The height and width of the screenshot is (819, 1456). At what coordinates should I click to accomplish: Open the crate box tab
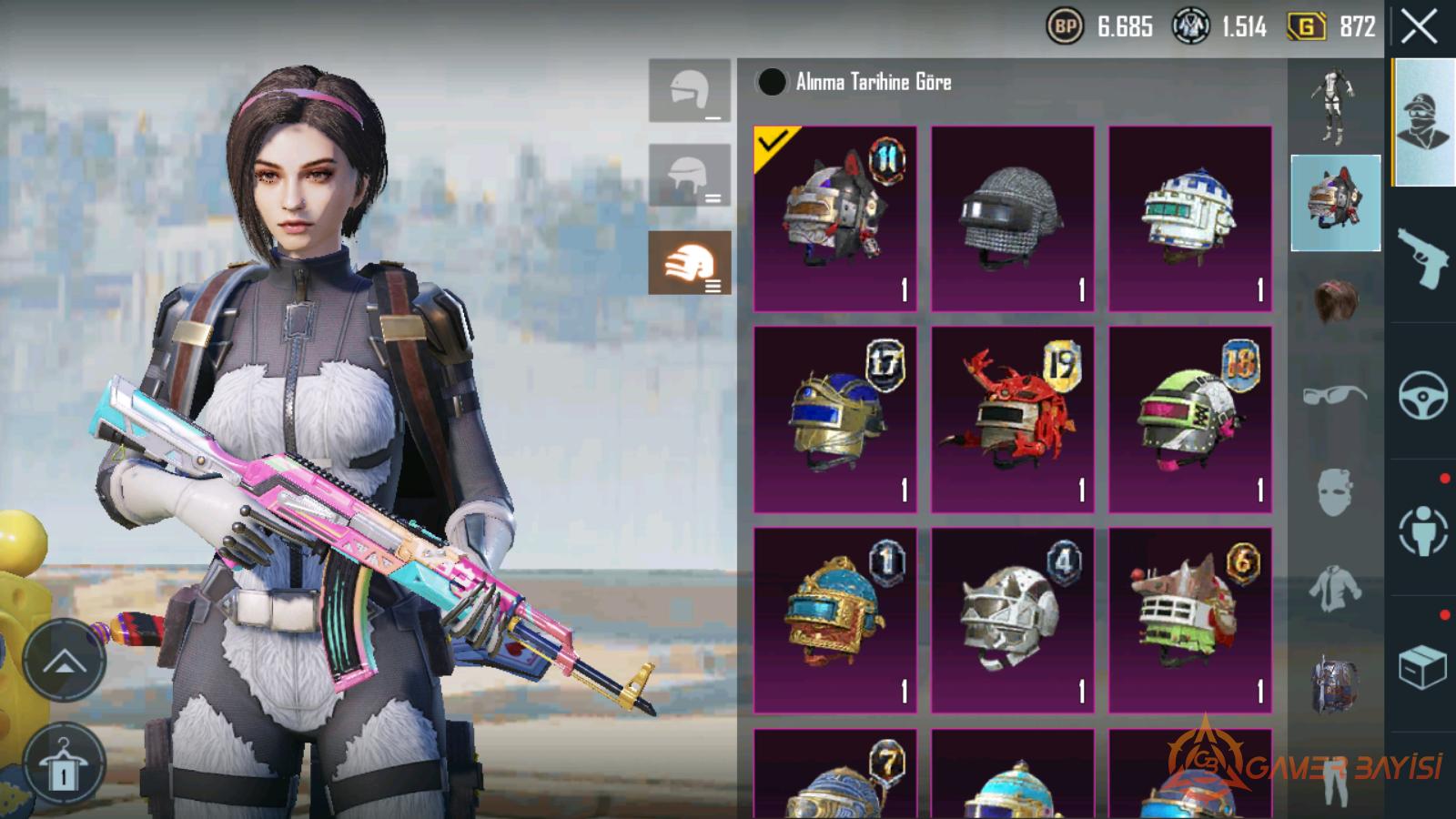tap(1422, 667)
